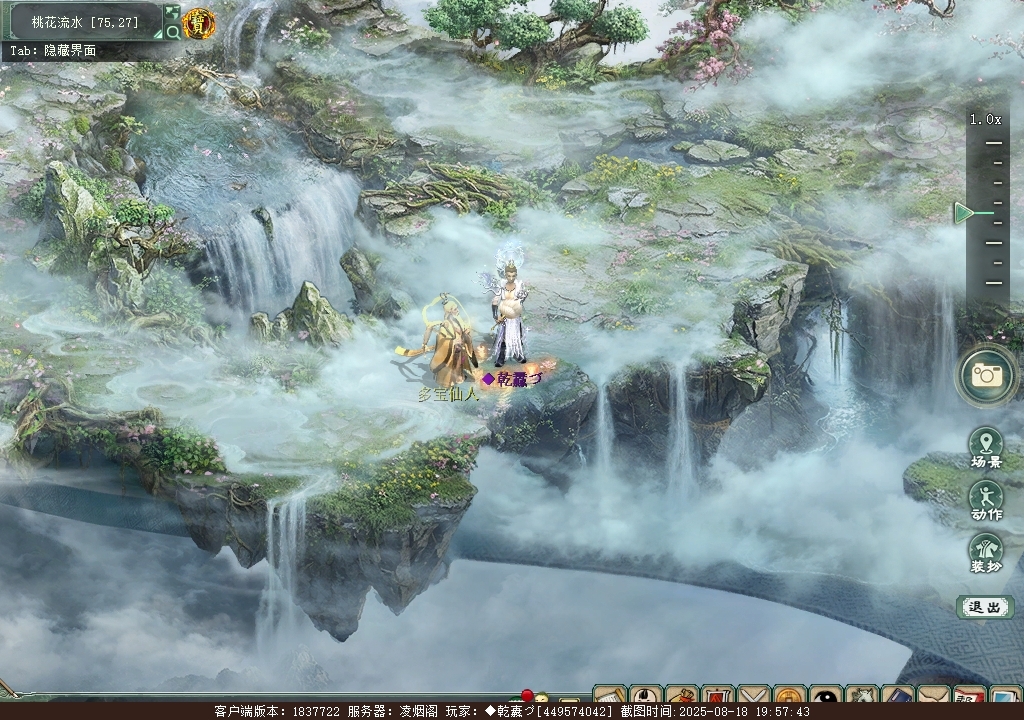
Task: Click the magnifier search icon
Action: pyautogui.click(x=173, y=32)
